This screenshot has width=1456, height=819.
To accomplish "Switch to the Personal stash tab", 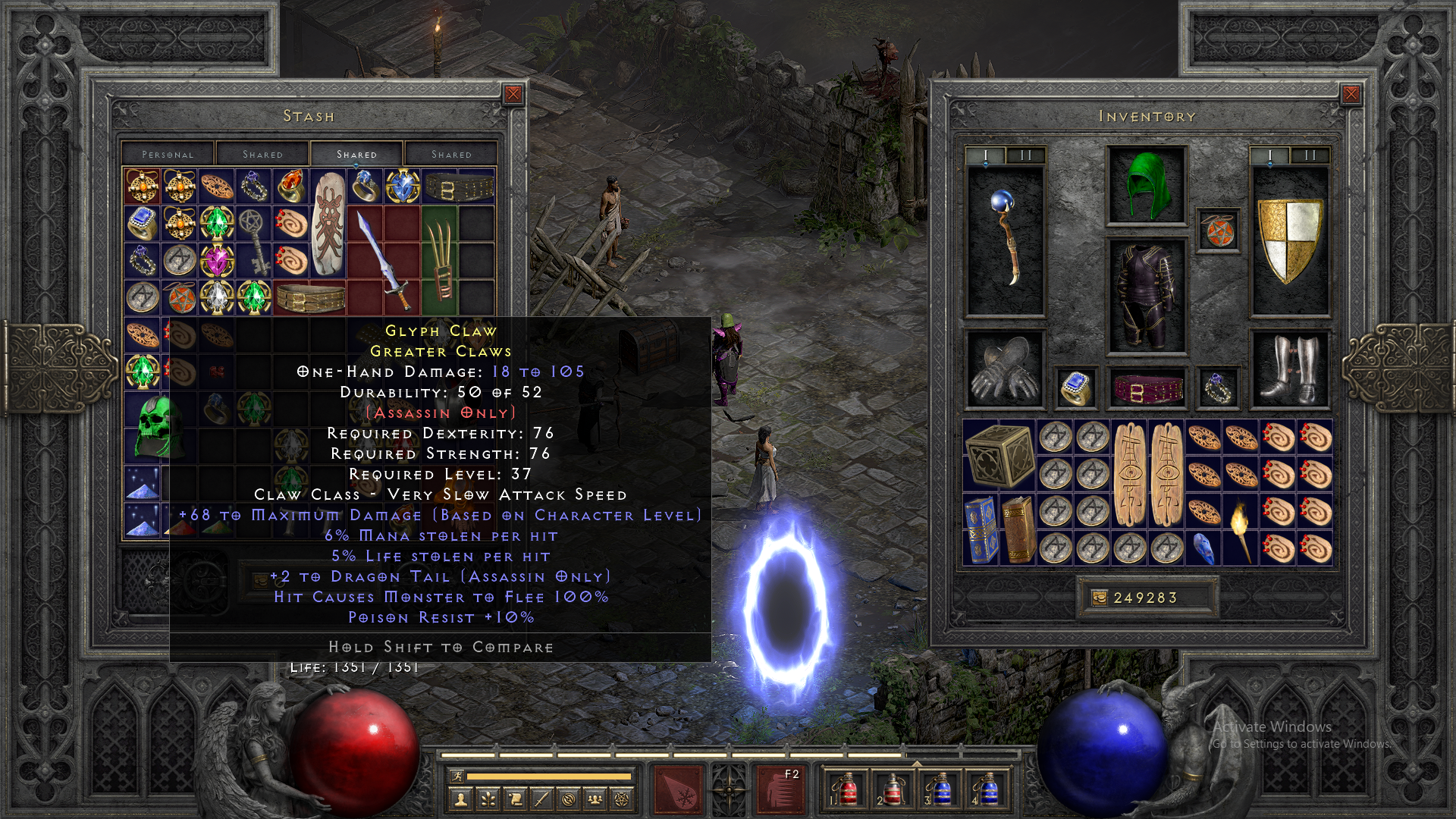I will 168,154.
